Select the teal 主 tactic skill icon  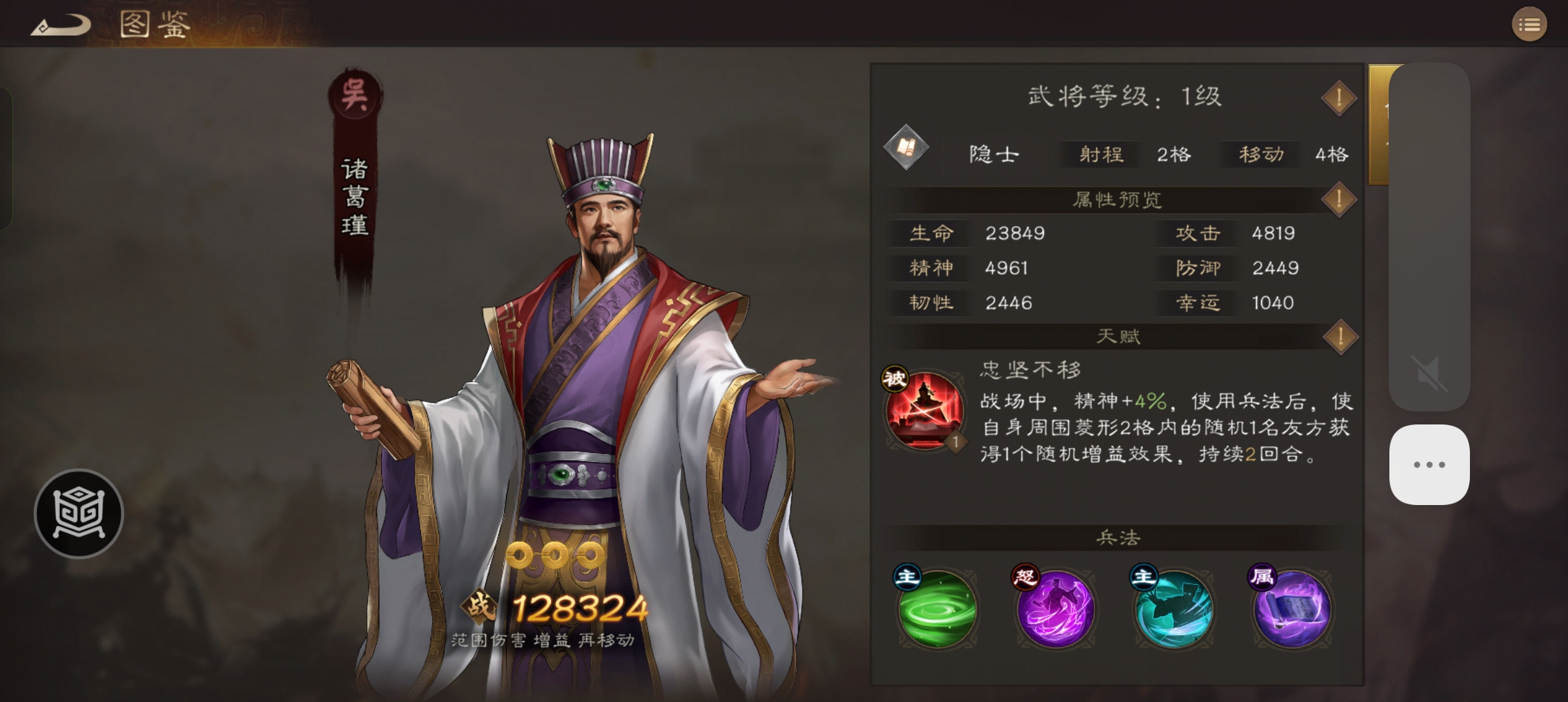pyautogui.click(x=1174, y=609)
